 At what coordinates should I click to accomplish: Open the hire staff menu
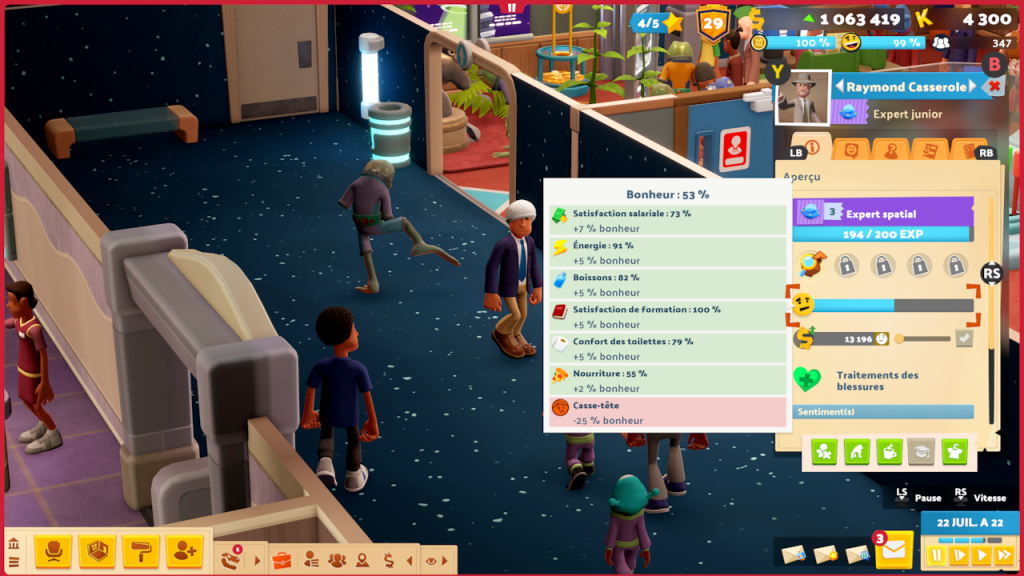pos(185,549)
